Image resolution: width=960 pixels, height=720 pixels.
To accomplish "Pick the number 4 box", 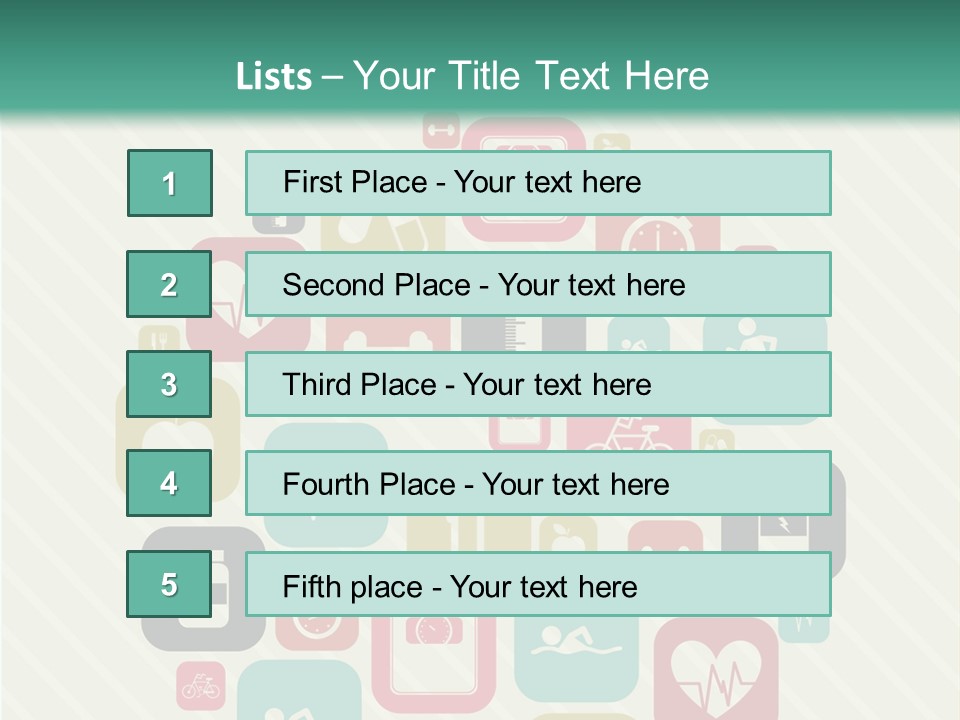I will click(x=169, y=484).
